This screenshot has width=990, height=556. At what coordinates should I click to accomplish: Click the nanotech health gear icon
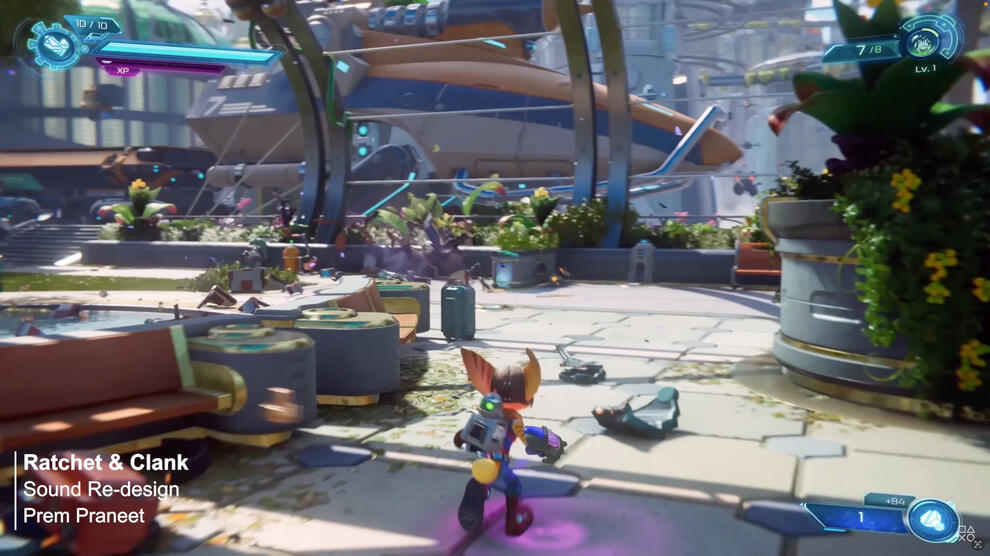49,44
